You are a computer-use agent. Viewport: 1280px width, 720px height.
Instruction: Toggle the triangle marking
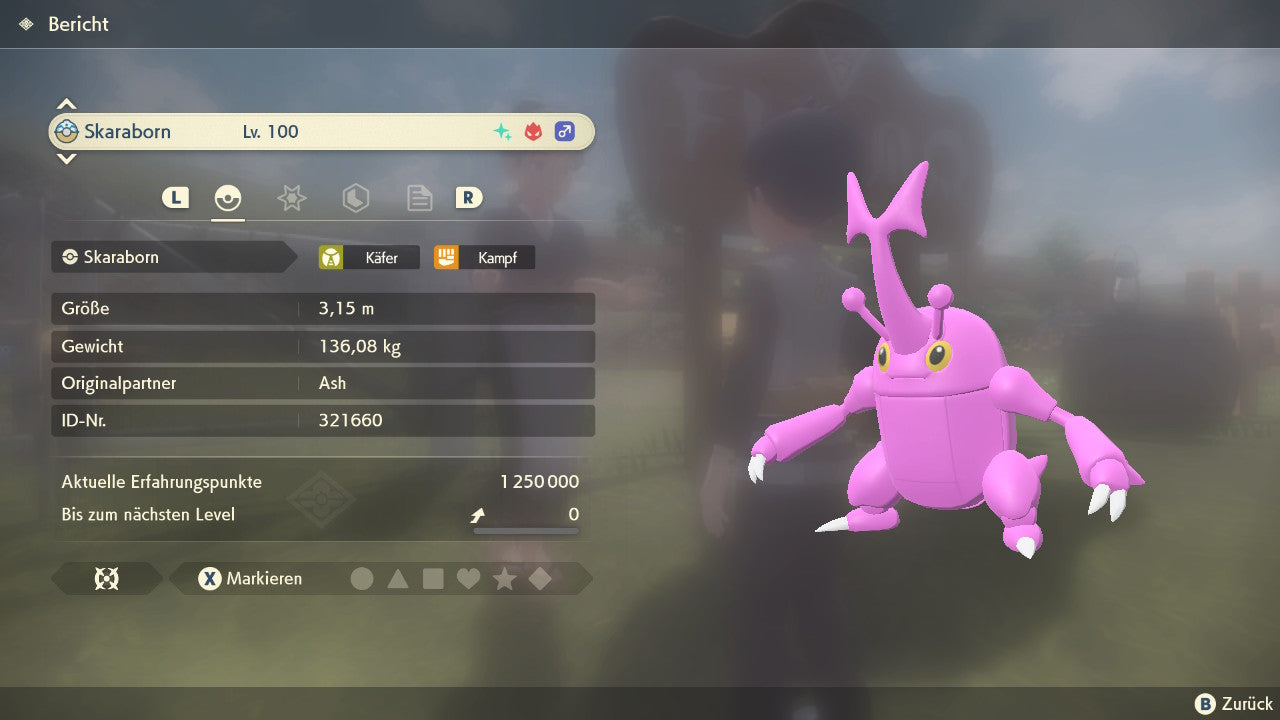click(398, 579)
